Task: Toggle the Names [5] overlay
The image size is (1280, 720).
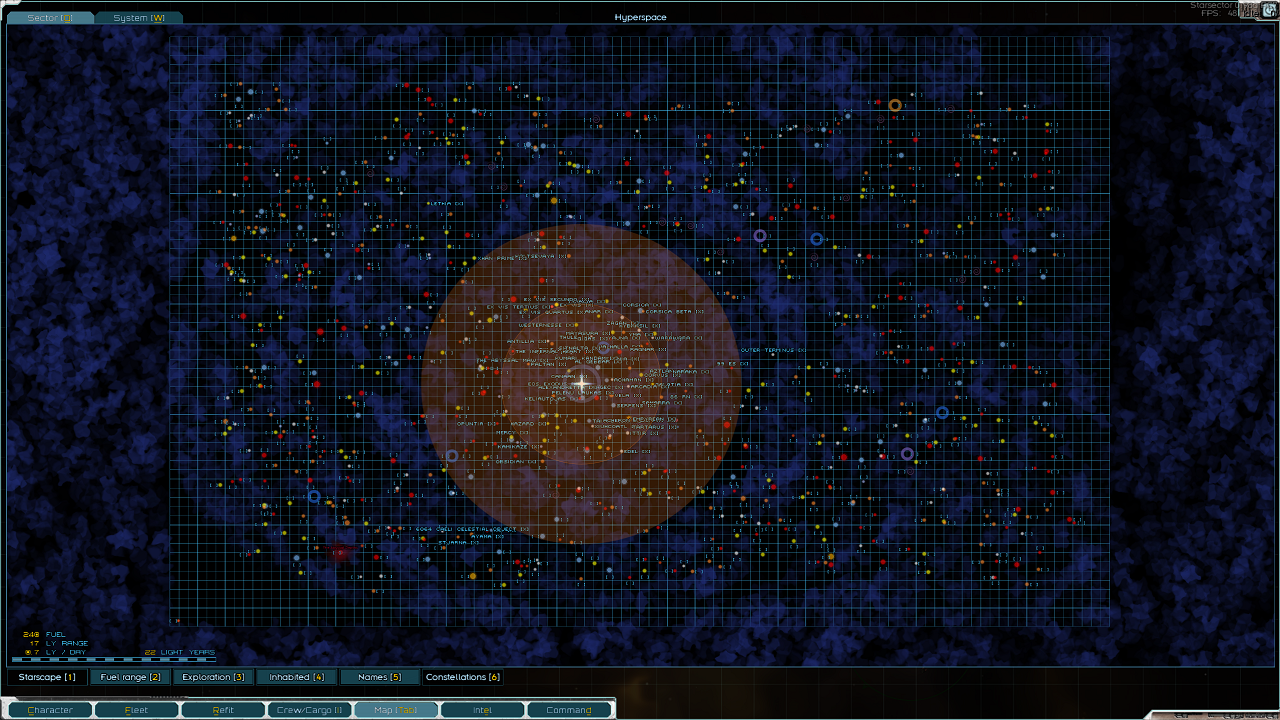Action: click(x=380, y=677)
